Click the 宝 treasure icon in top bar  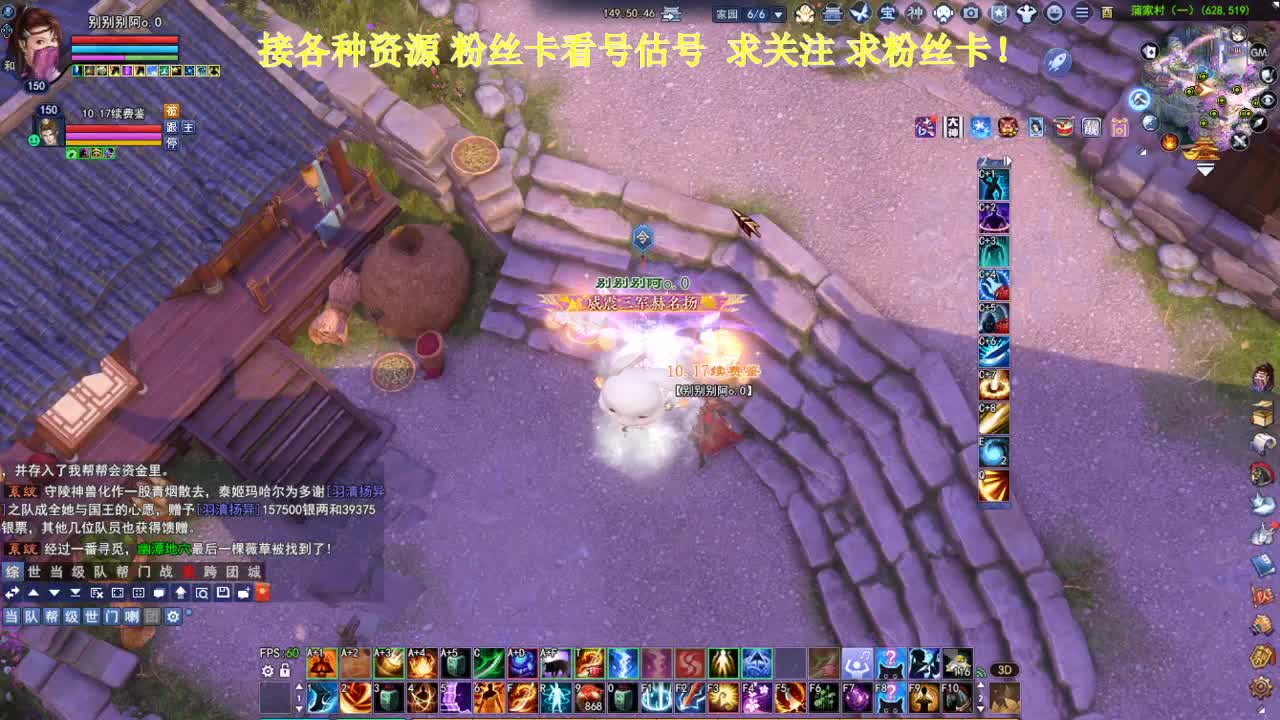[x=886, y=15]
